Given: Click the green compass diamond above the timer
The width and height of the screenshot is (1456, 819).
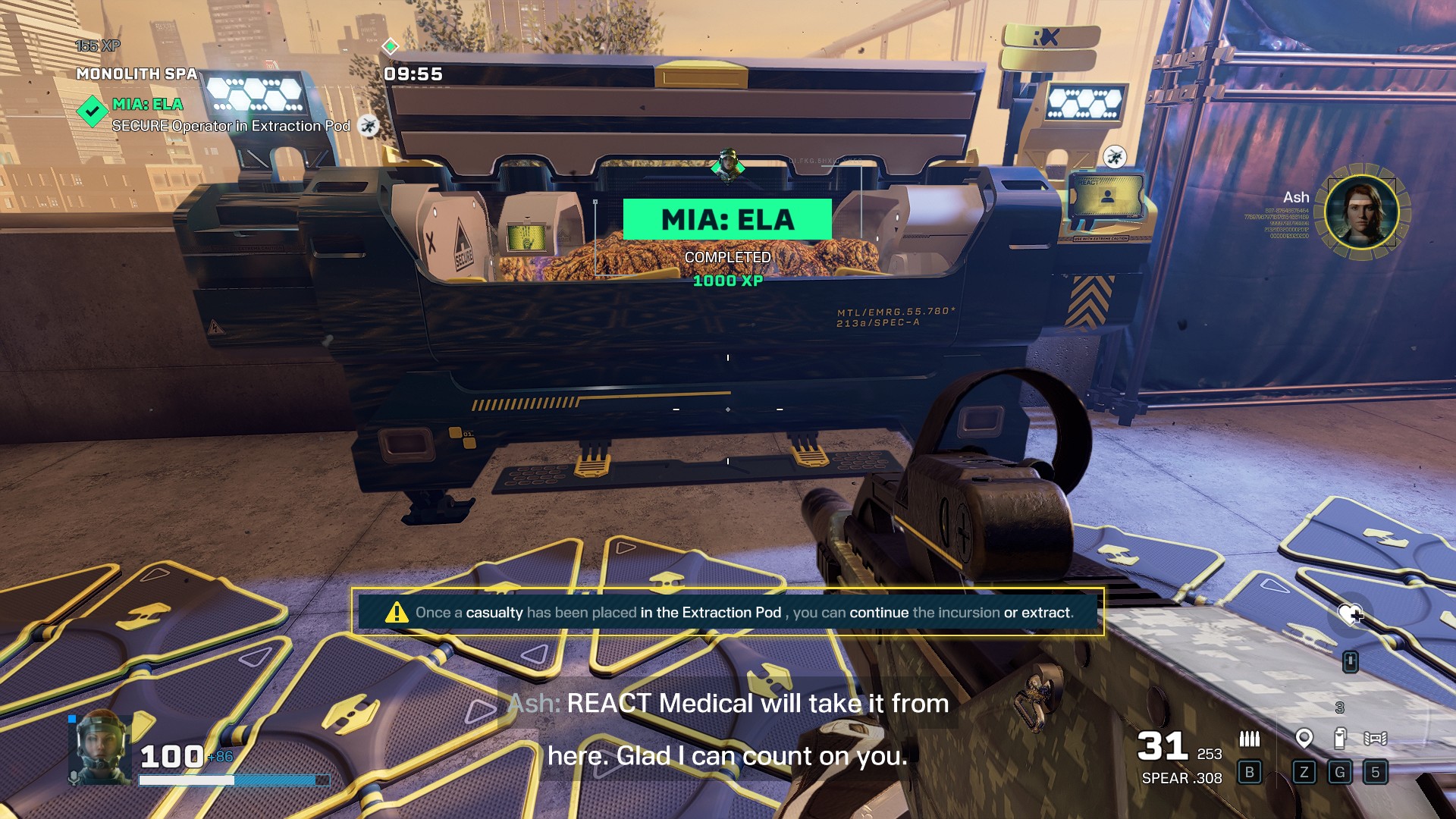Looking at the screenshot, I should click(x=390, y=46).
